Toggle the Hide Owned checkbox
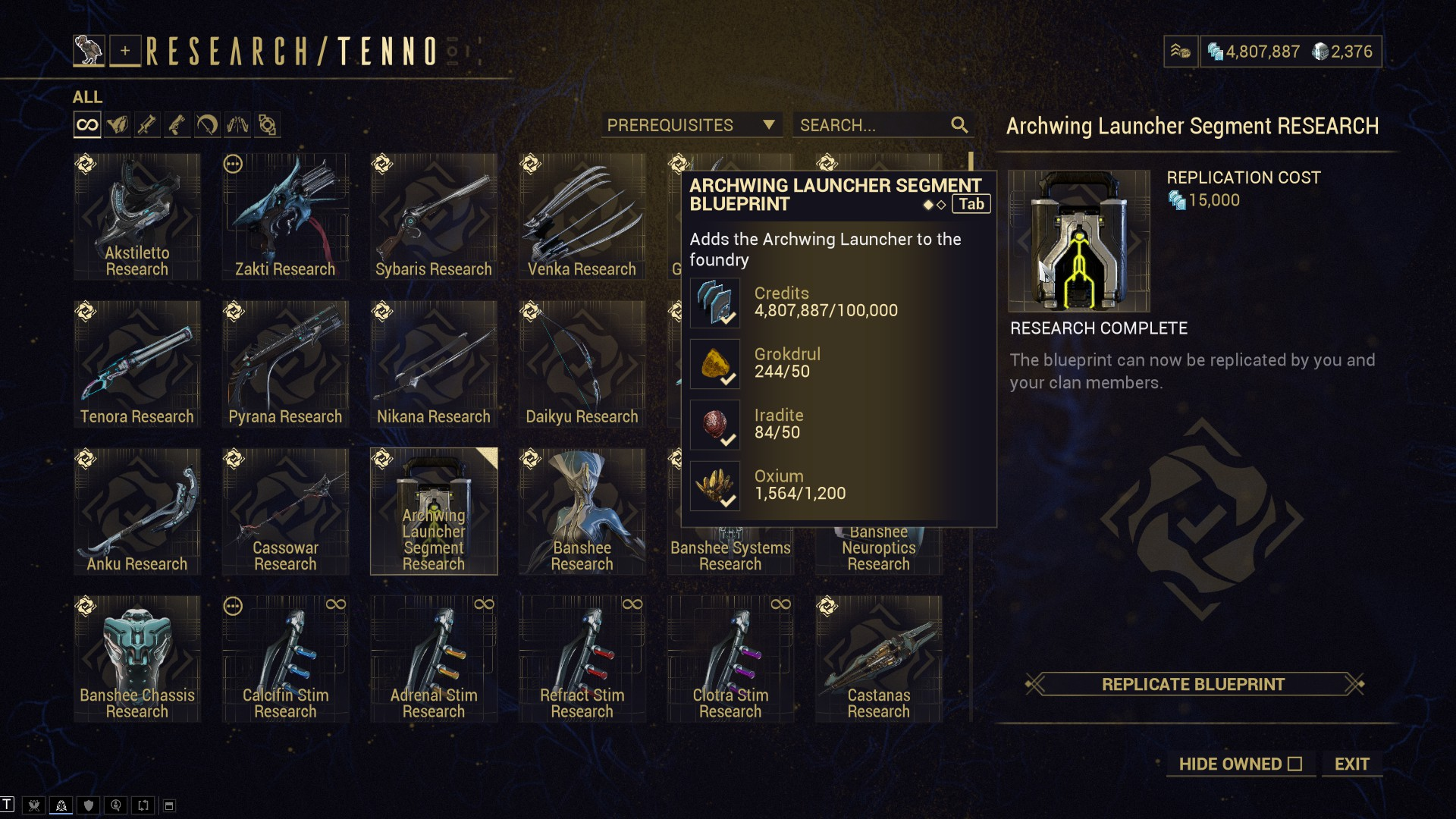1456x819 pixels. pyautogui.click(x=1294, y=764)
